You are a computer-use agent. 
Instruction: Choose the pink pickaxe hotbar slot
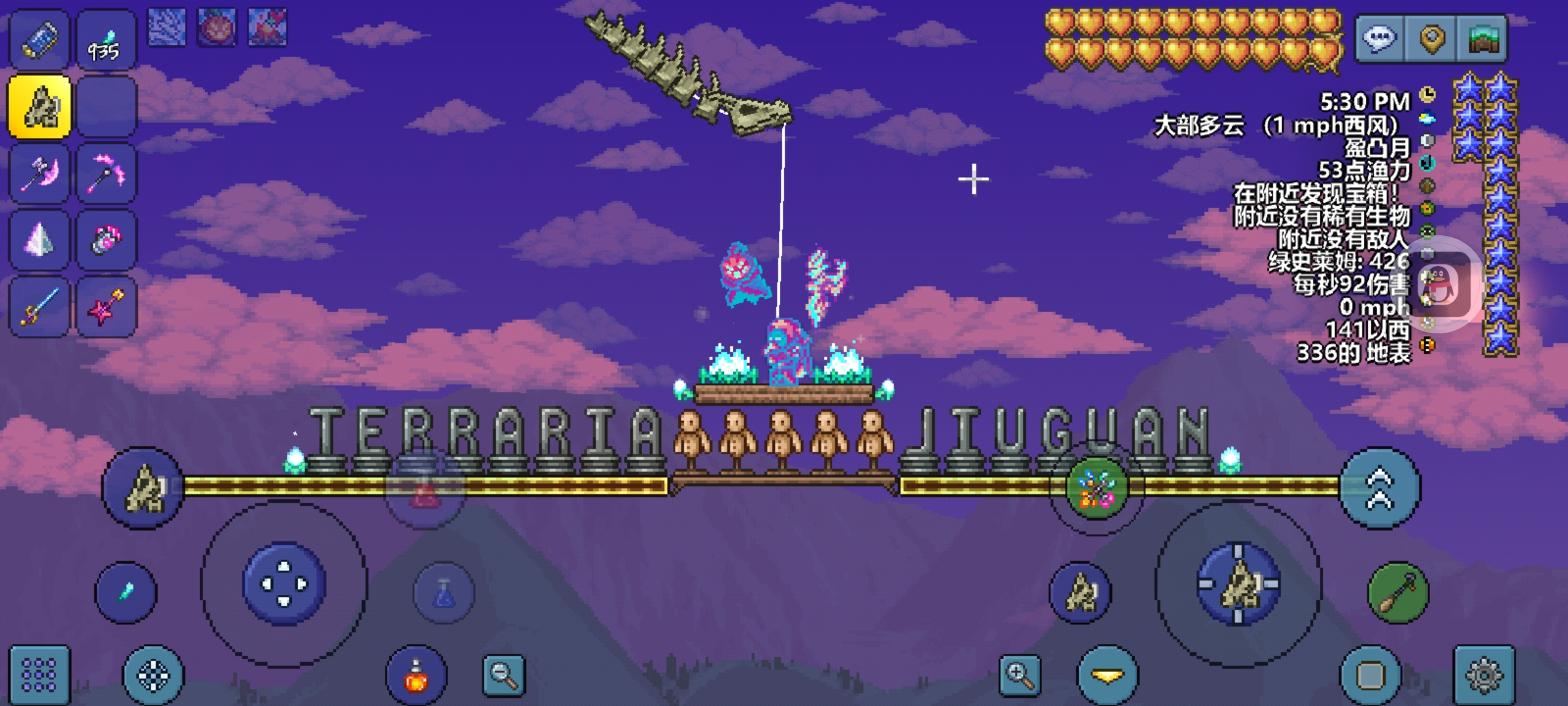tap(106, 174)
